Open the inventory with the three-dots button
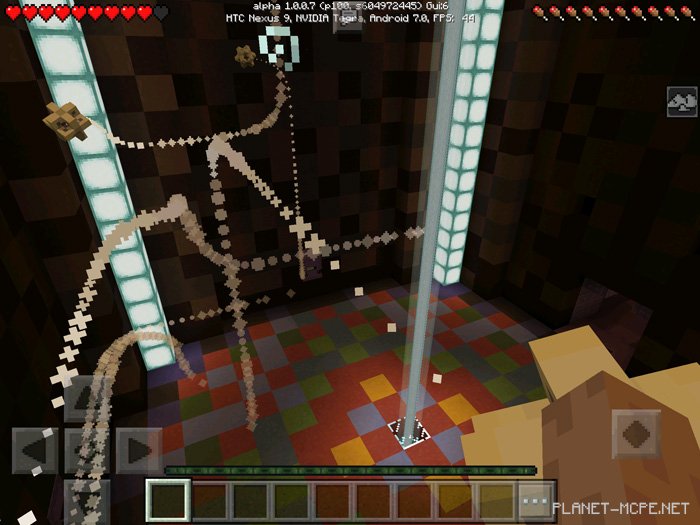 tap(537, 499)
